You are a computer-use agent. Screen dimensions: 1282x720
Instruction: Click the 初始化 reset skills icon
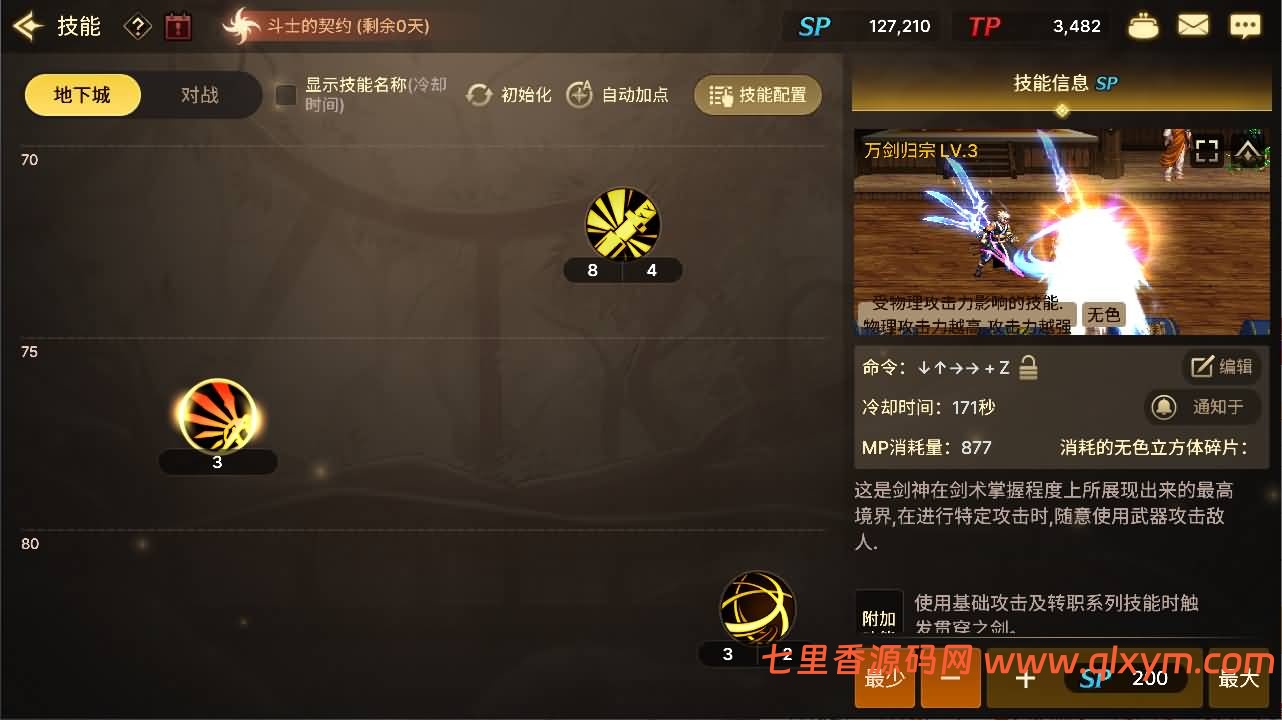click(479, 94)
